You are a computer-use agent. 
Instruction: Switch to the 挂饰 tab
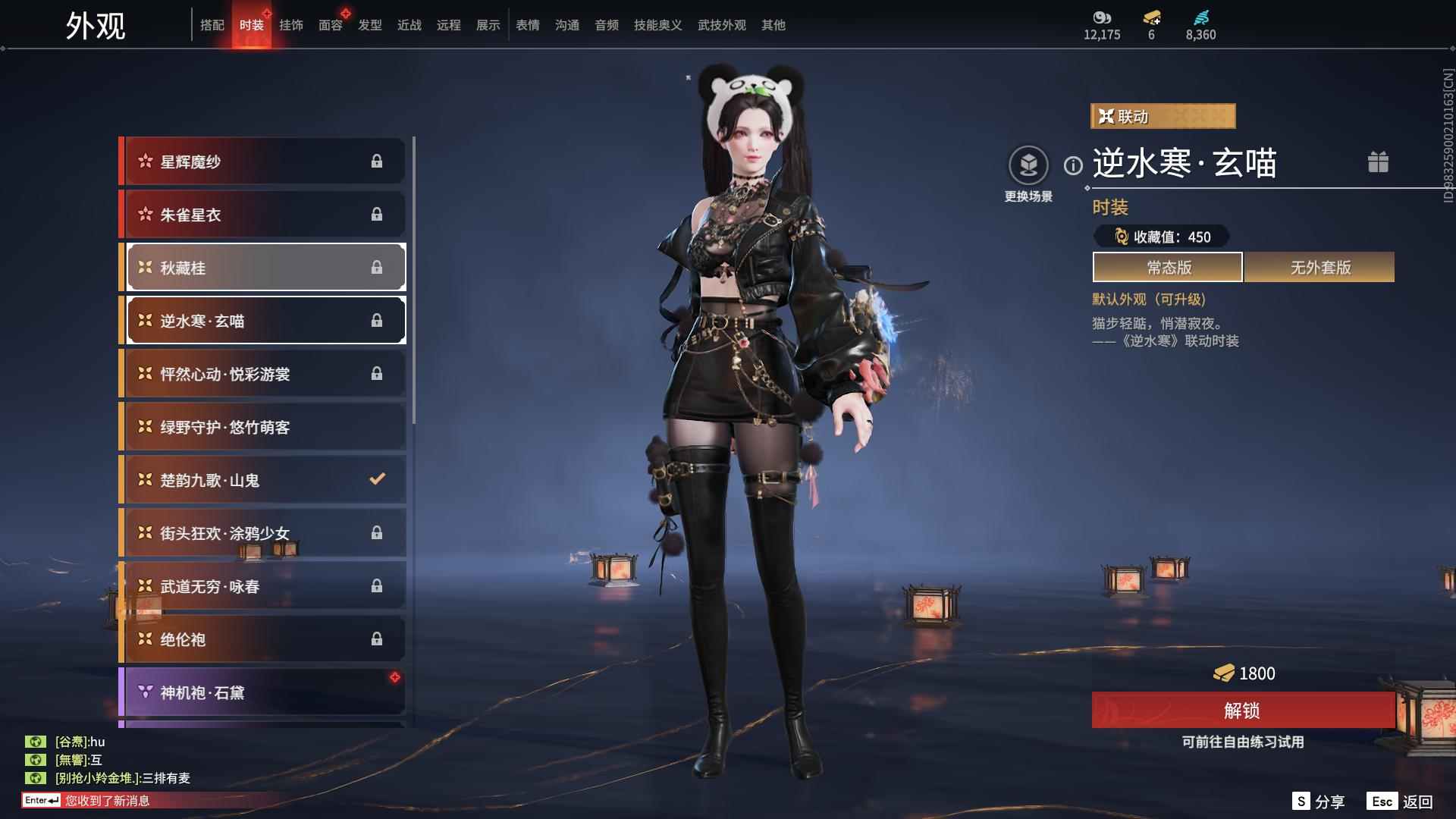(x=291, y=24)
